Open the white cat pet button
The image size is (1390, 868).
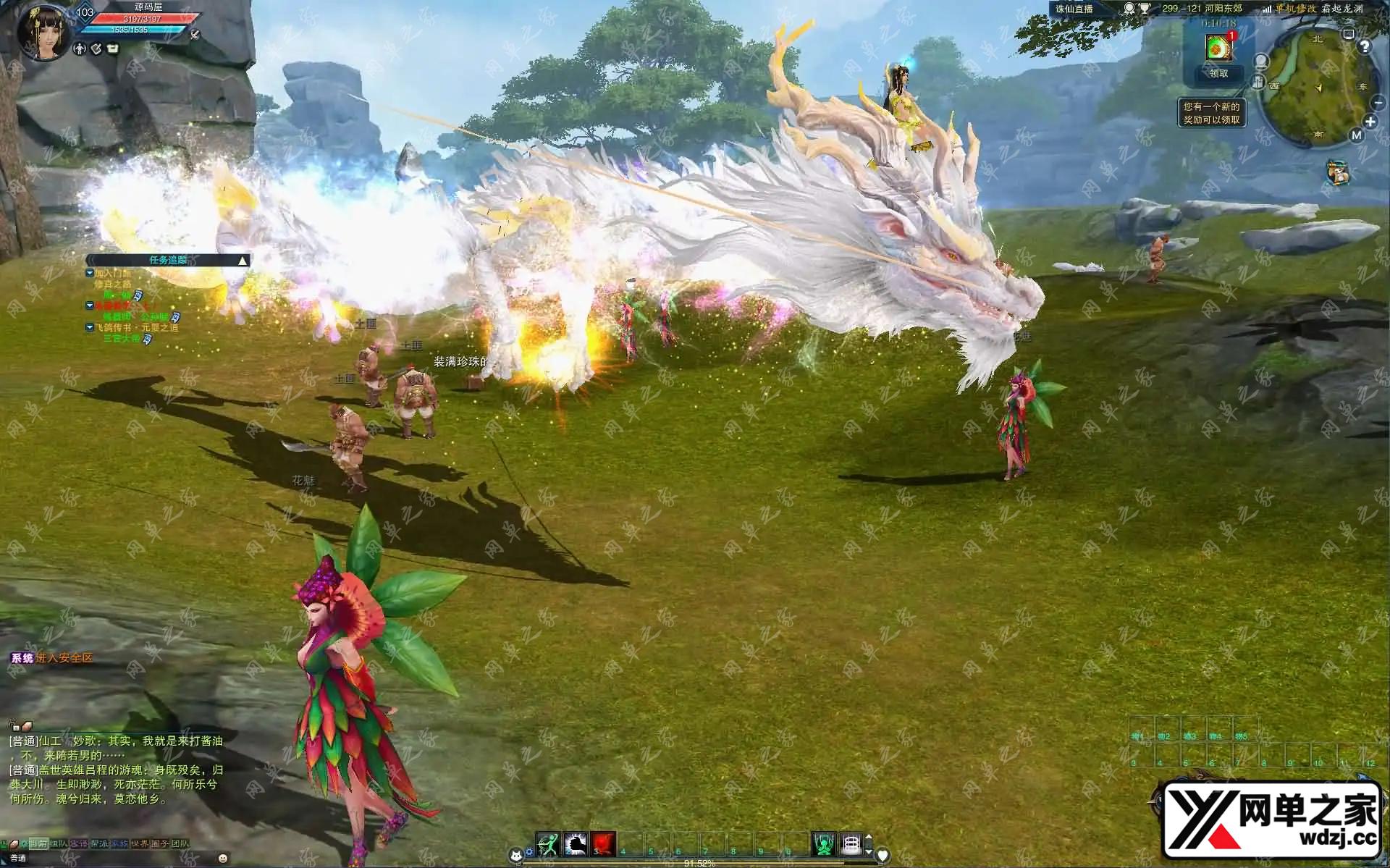pos(516,856)
